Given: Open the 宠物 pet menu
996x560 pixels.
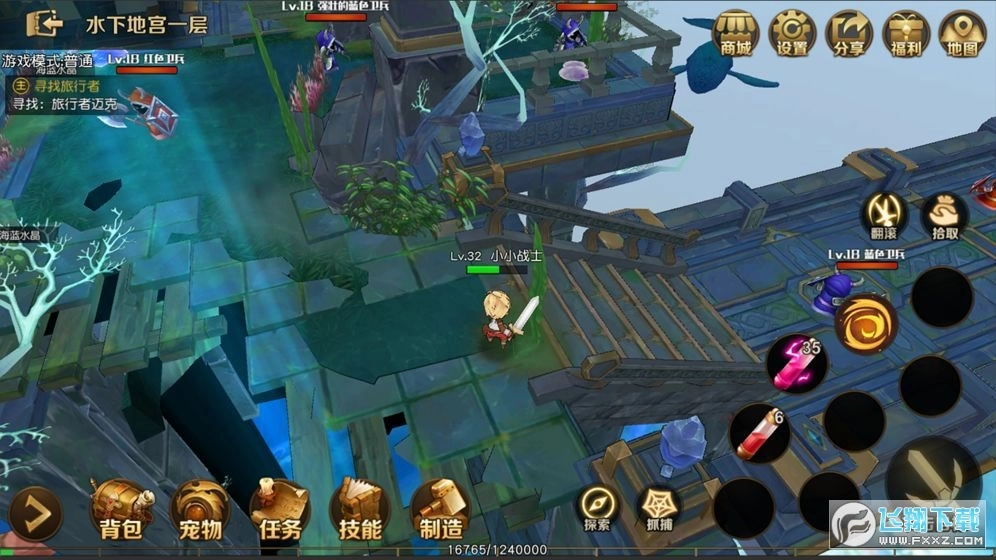Looking at the screenshot, I should point(198,510).
